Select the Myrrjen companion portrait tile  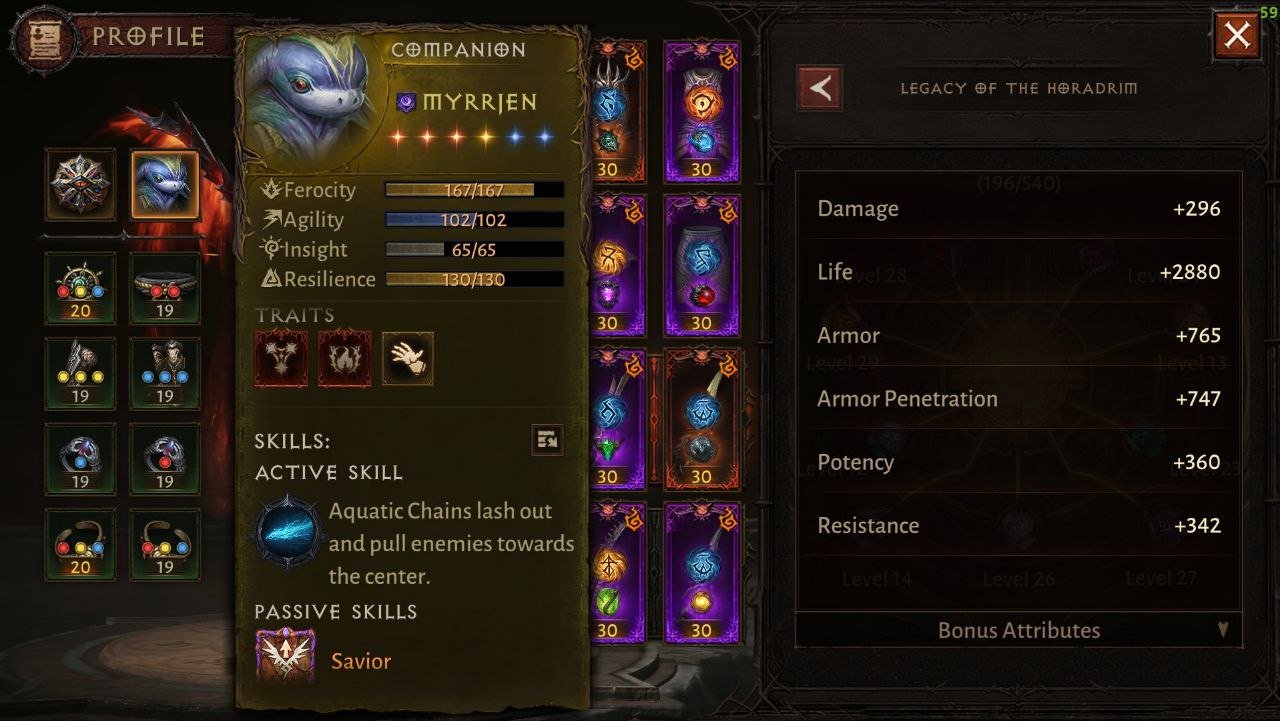pyautogui.click(x=165, y=185)
